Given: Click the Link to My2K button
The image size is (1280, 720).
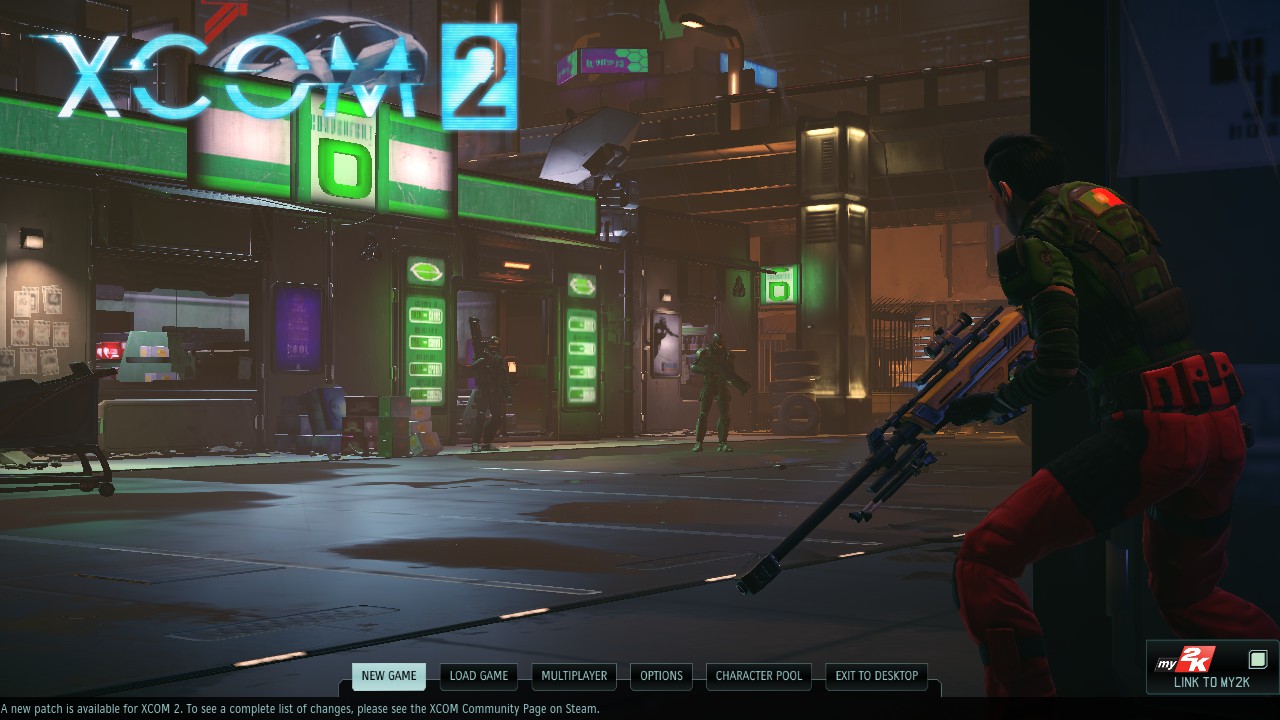Looking at the screenshot, I should pyautogui.click(x=1211, y=668).
